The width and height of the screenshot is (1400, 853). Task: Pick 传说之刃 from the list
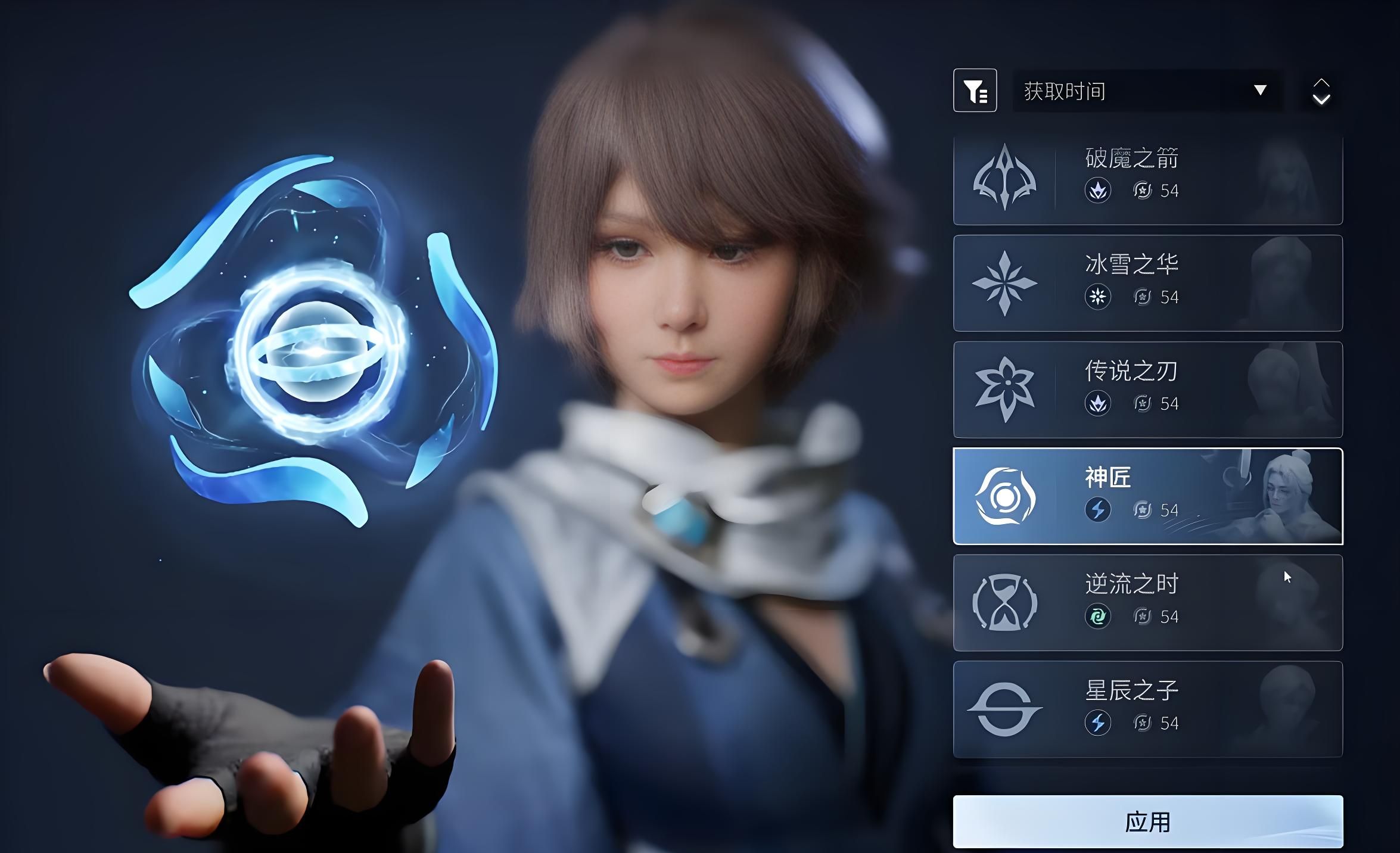(x=1147, y=390)
